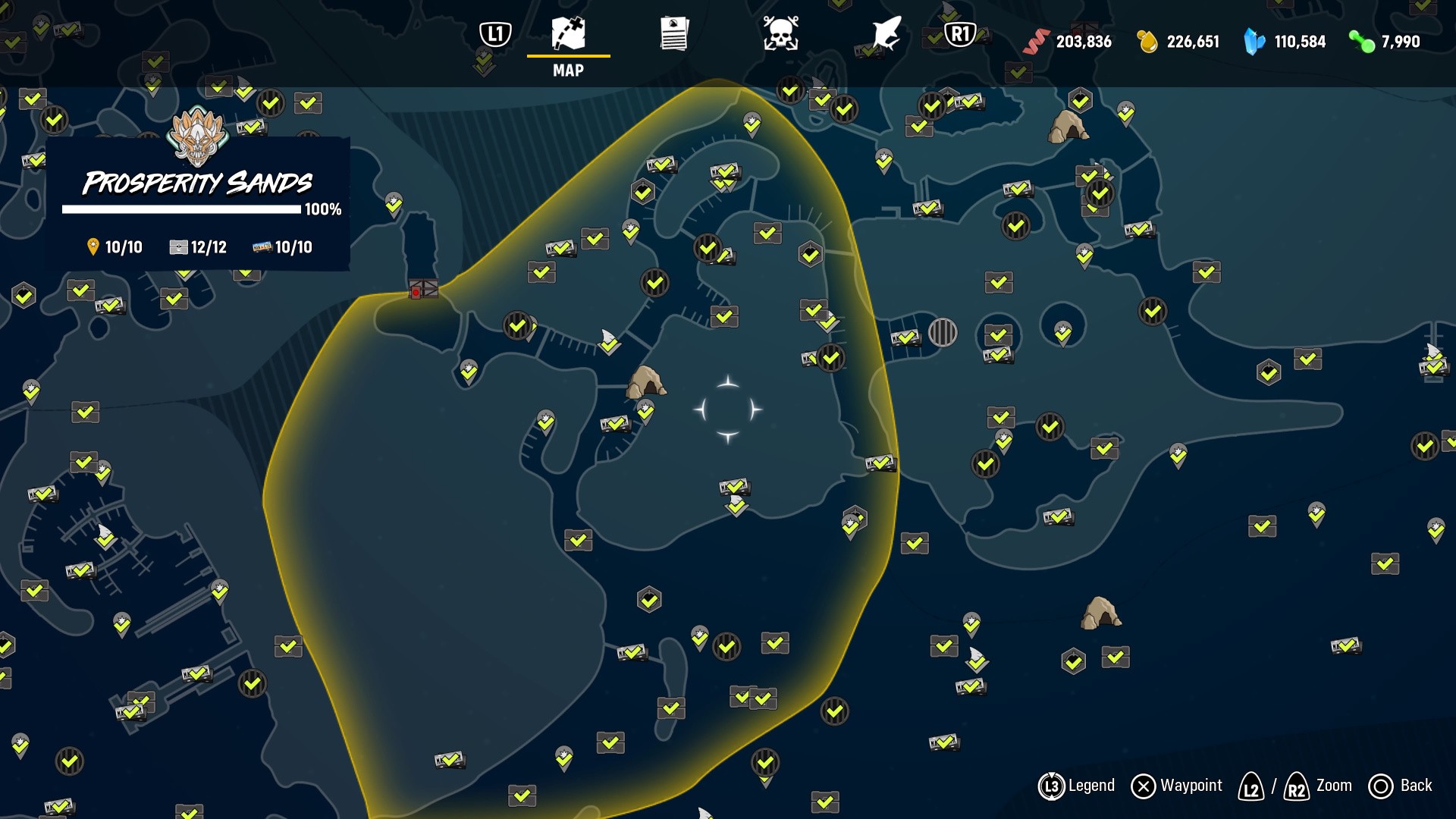Click the red gate marker on the map
Image resolution: width=1456 pixels, height=819 pixels.
(423, 290)
